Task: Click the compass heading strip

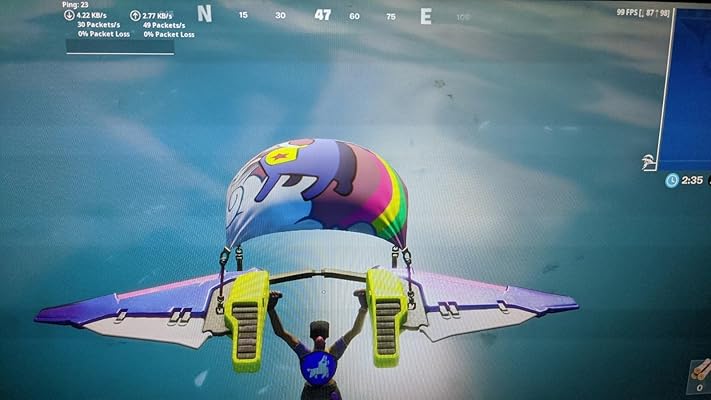Action: pyautogui.click(x=322, y=16)
